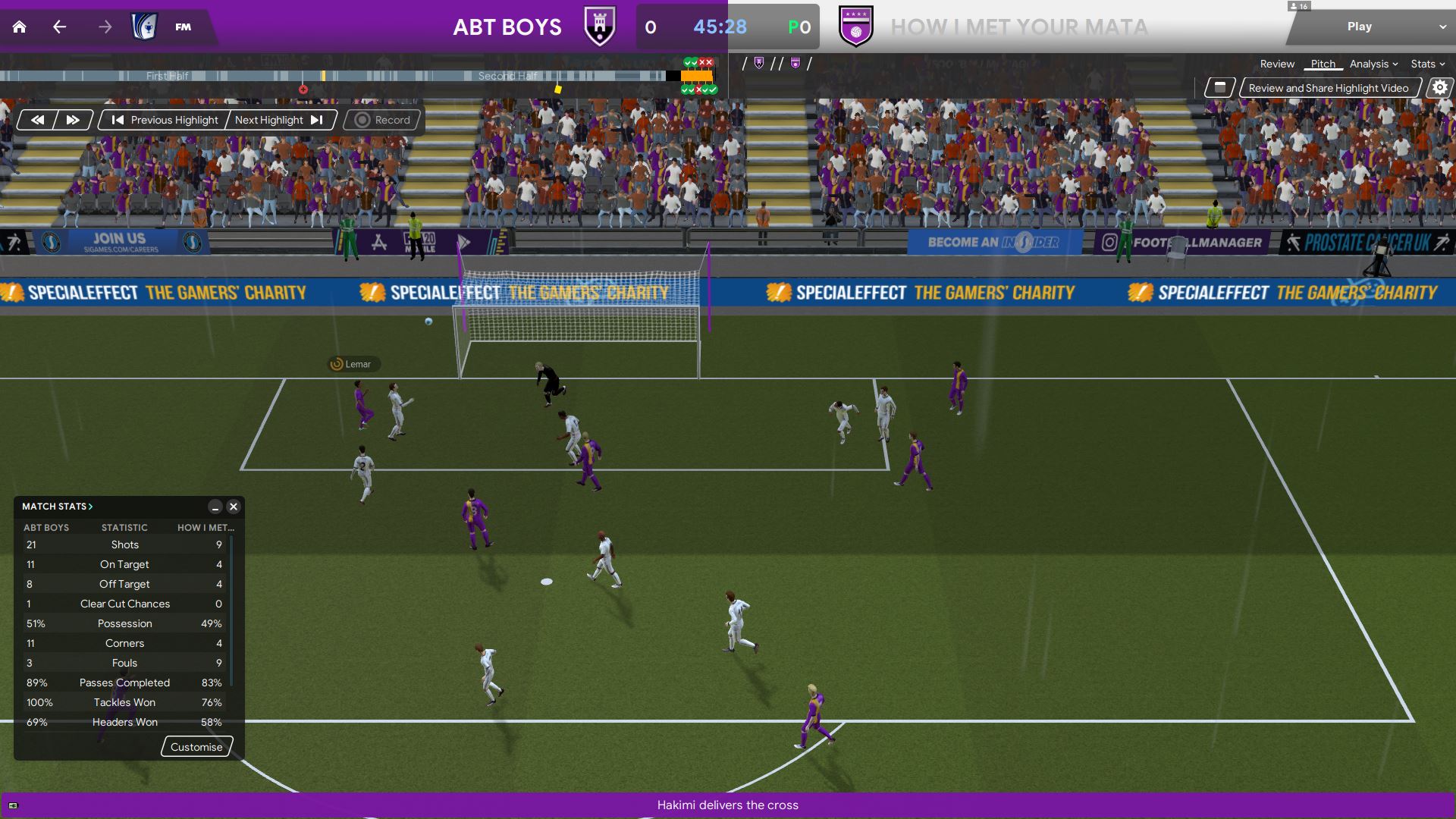Expand the Match Stats header link
The width and height of the screenshot is (1456, 819).
click(x=58, y=507)
